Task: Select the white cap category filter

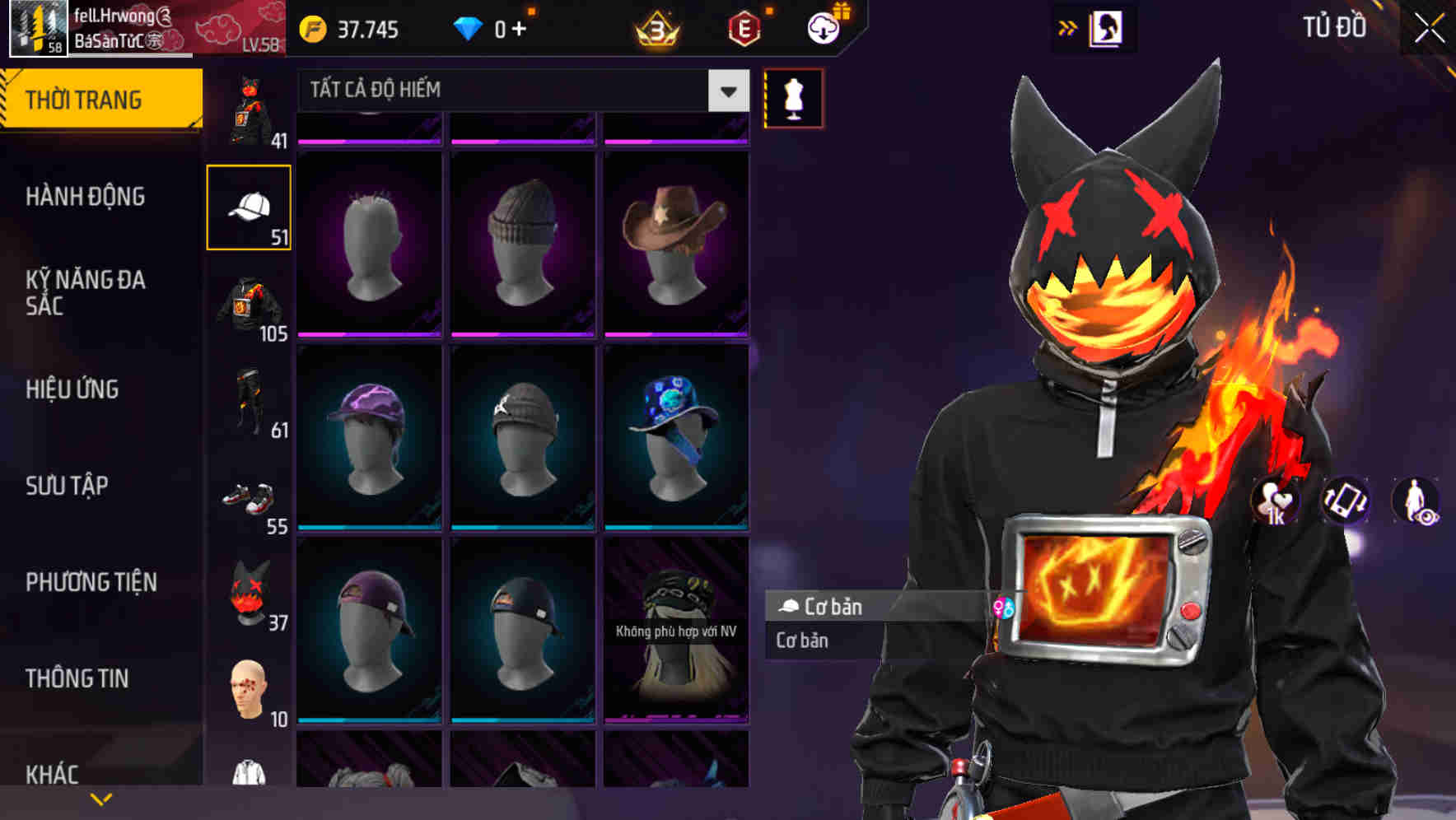Action: (x=249, y=205)
